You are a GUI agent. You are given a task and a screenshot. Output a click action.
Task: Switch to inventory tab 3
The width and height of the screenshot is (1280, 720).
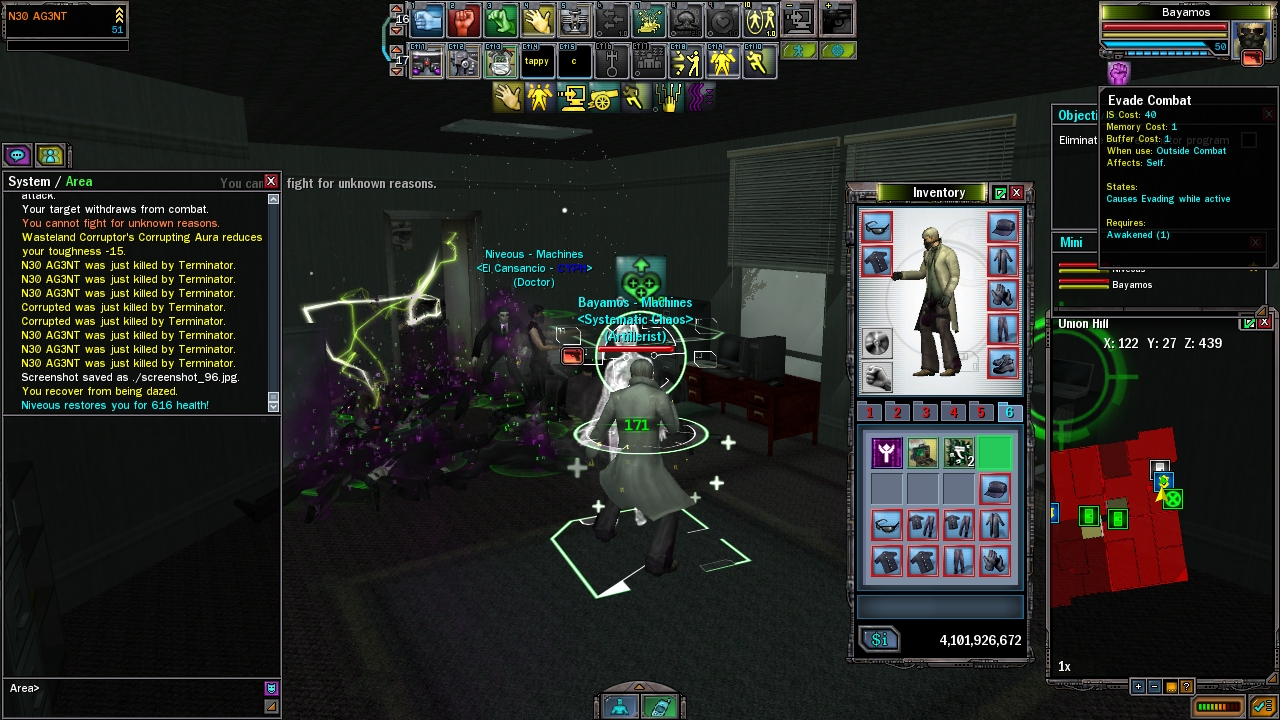[925, 413]
